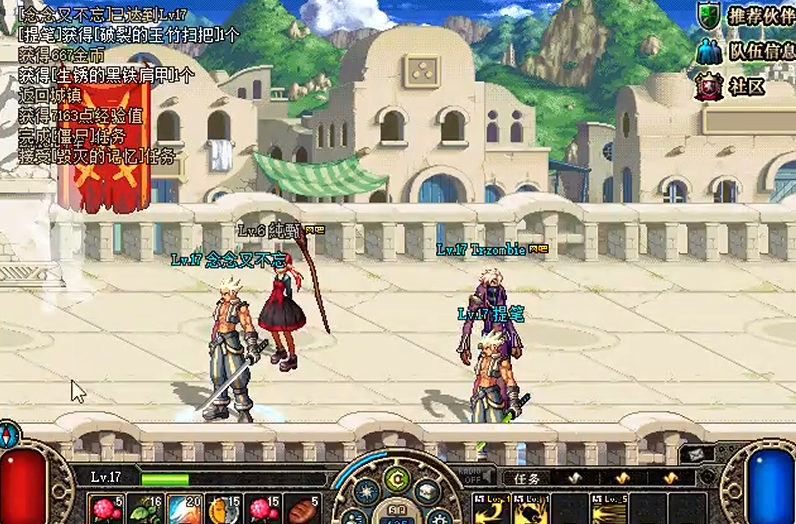Image resolution: width=796 pixels, height=524 pixels.
Task: Use the moon coin item with count 15
Action: point(224,508)
